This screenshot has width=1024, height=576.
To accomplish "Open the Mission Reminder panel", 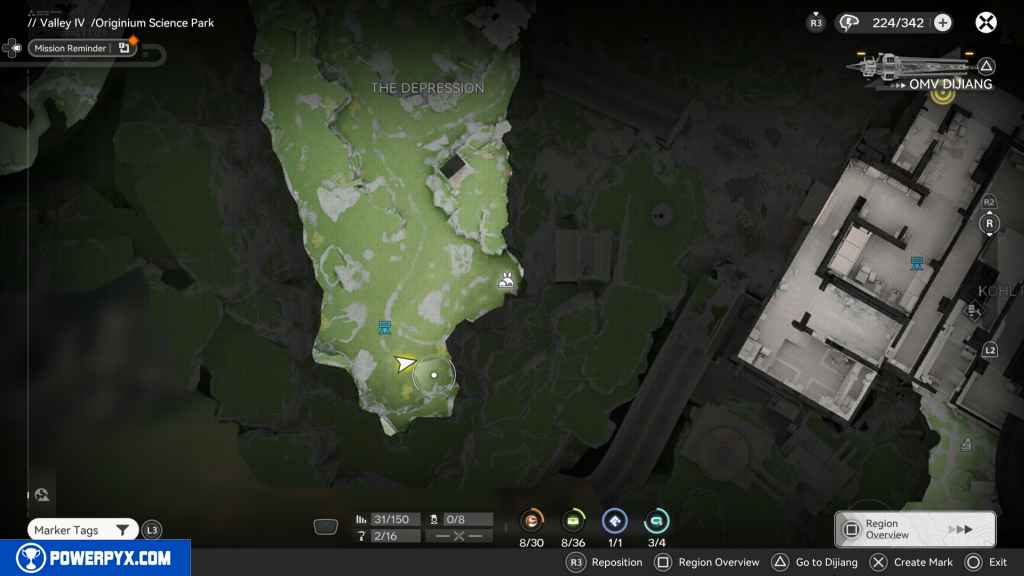I will (82, 48).
